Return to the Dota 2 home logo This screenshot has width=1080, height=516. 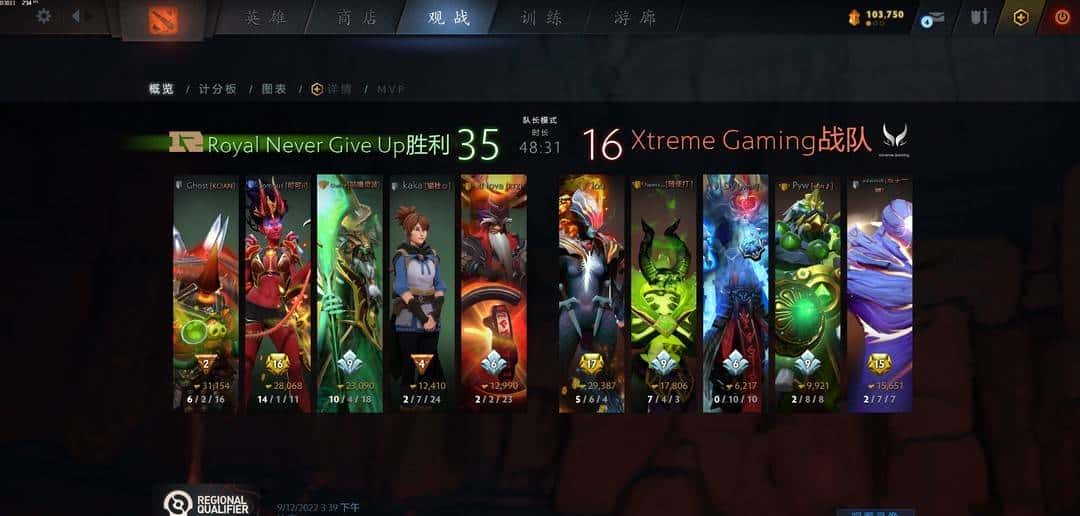[x=162, y=20]
